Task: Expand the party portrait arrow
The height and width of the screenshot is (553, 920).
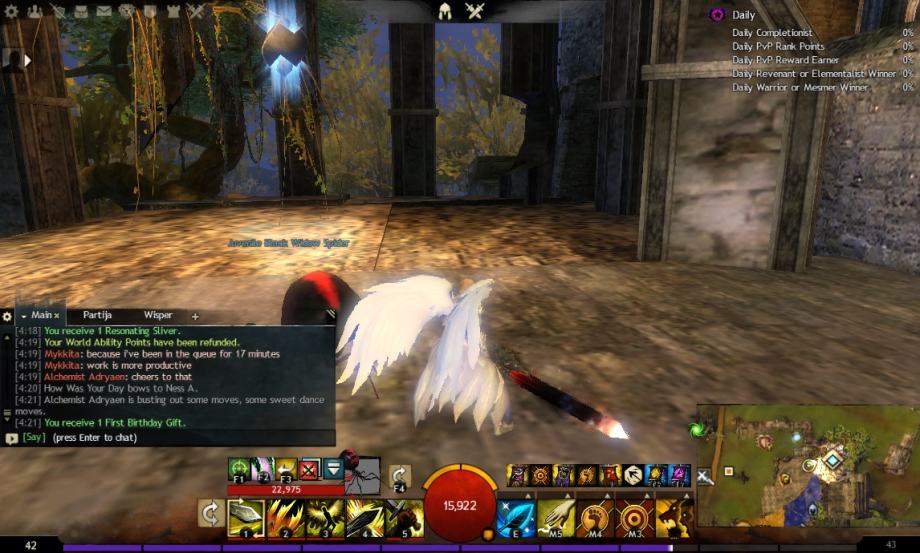Action: coord(27,60)
